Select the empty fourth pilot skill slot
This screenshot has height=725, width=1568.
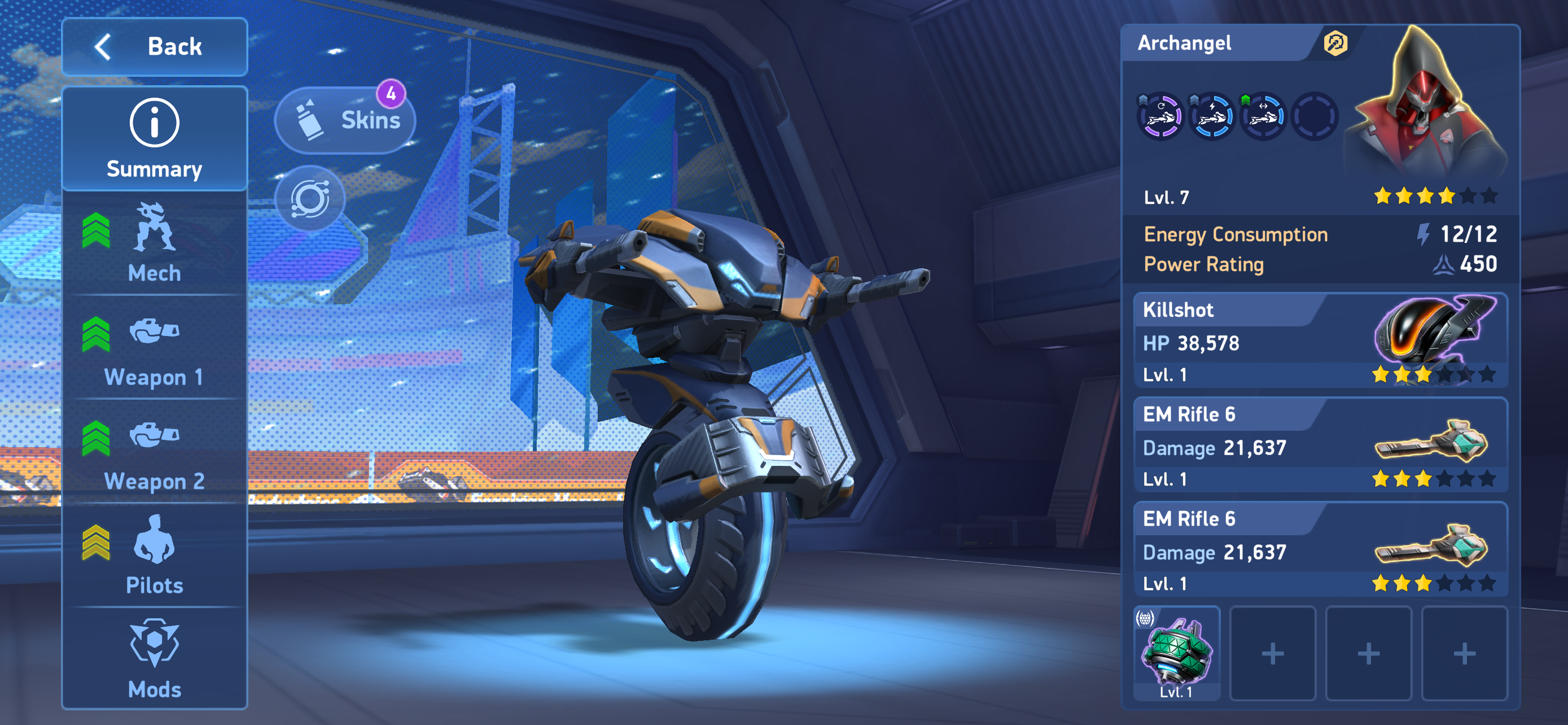click(1314, 116)
